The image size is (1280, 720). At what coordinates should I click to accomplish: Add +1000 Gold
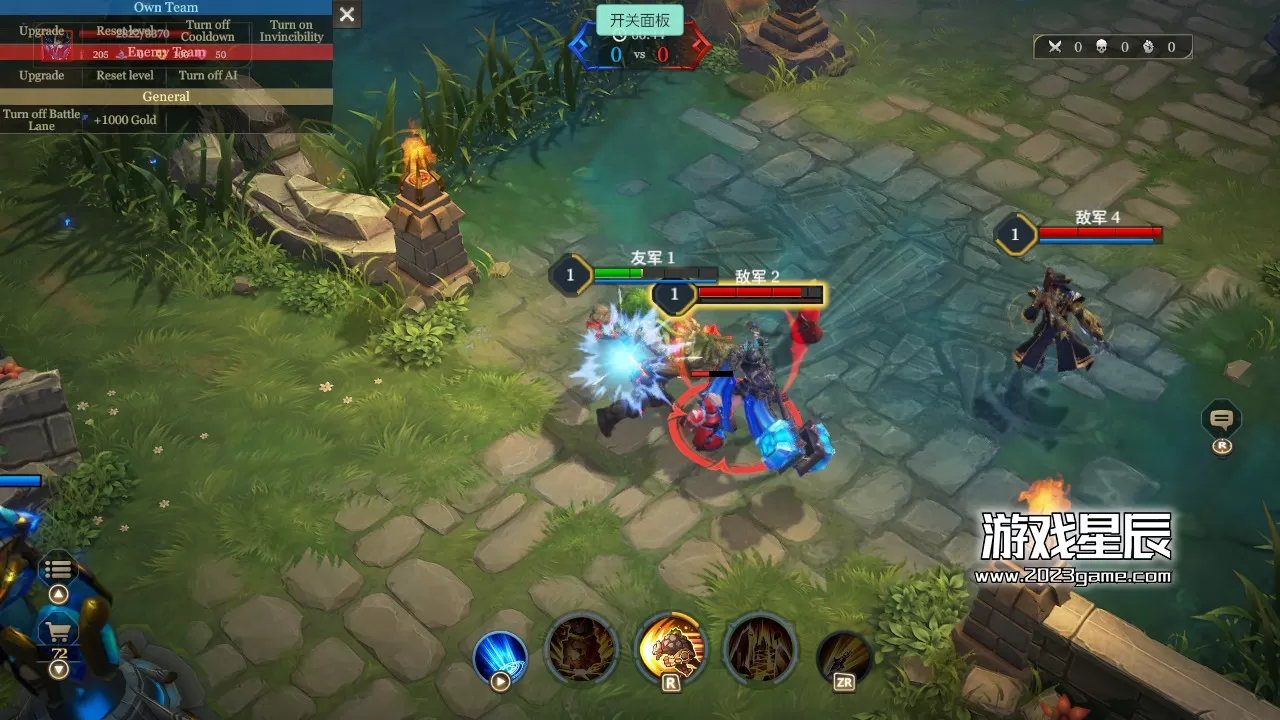(125, 120)
